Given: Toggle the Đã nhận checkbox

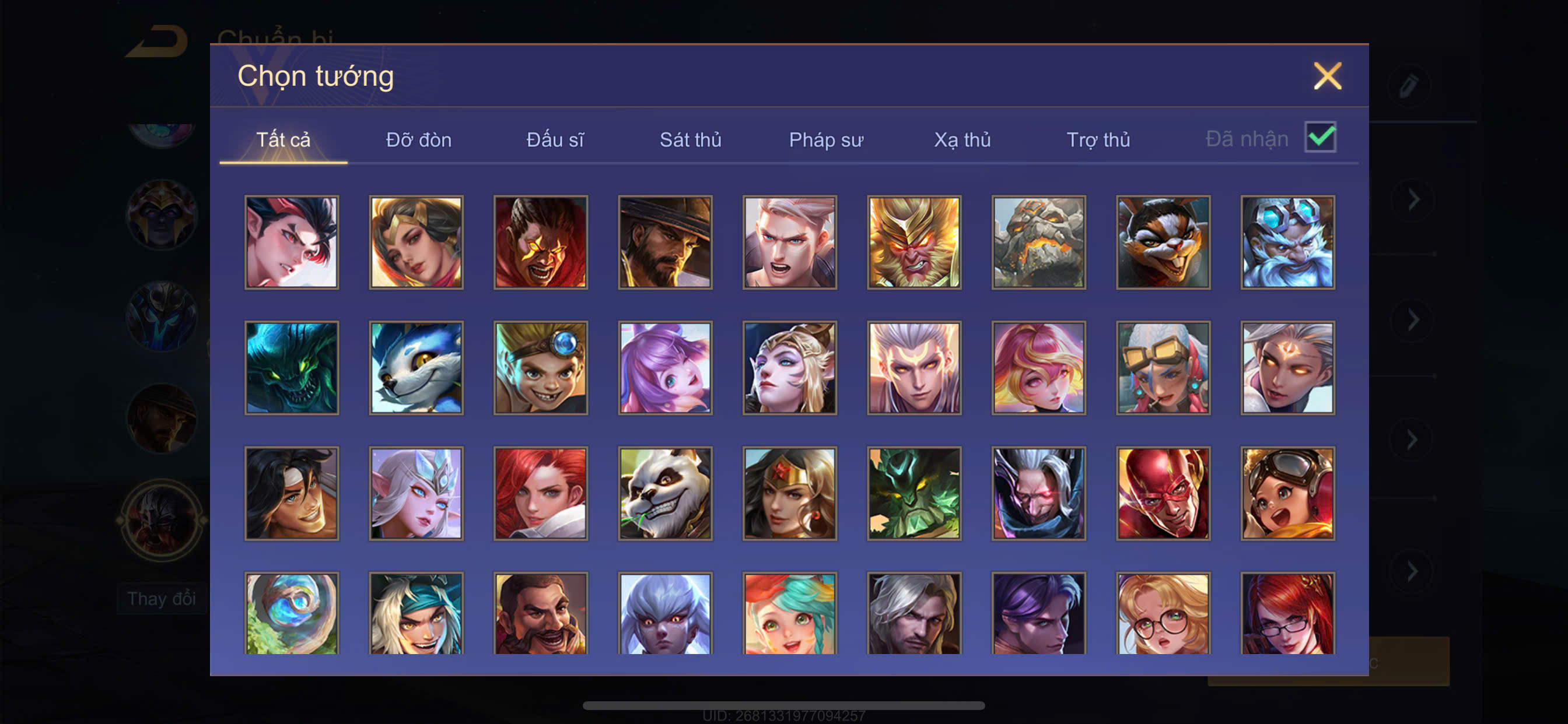Looking at the screenshot, I should click(1319, 138).
